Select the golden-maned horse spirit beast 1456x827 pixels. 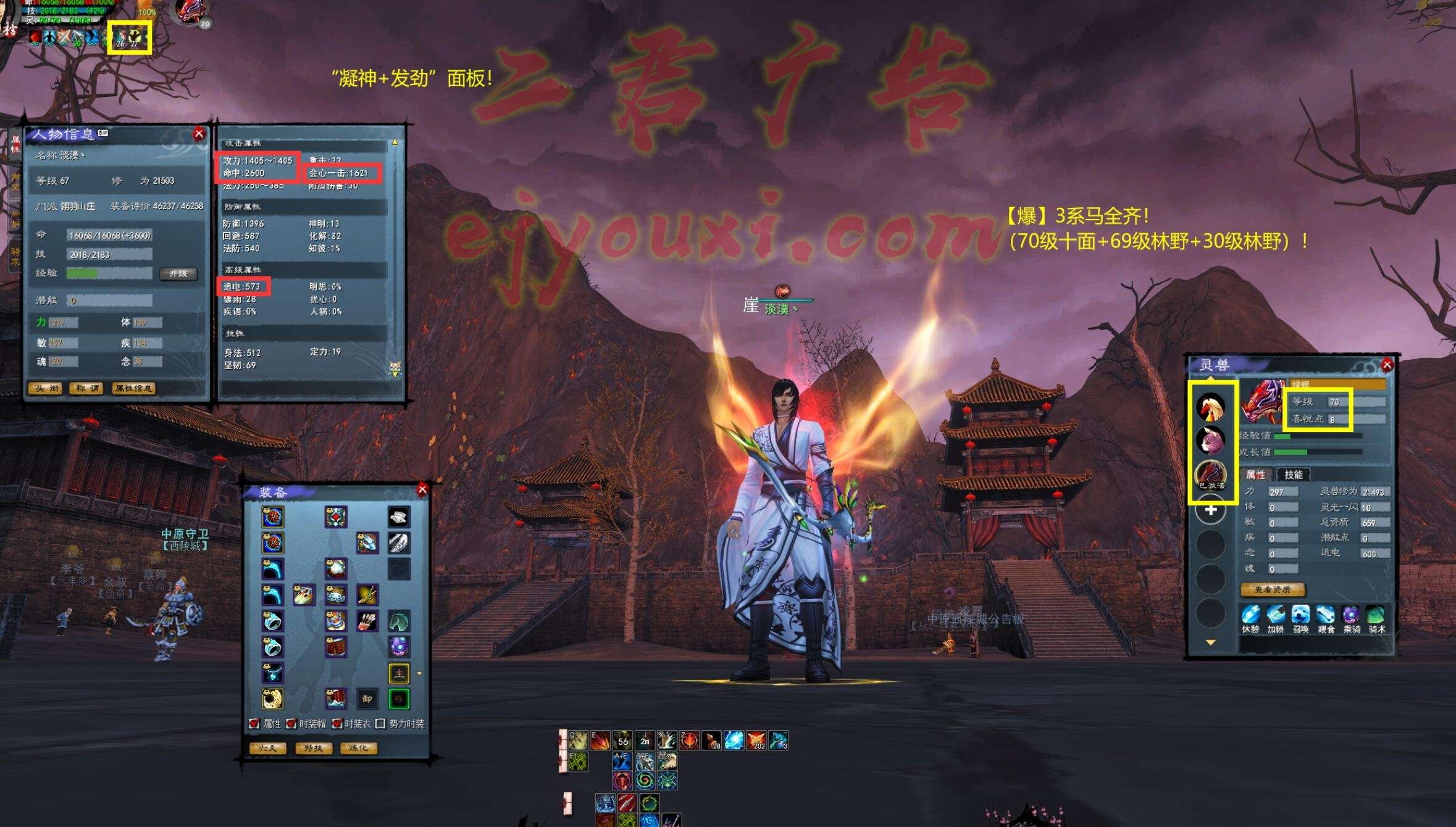(1210, 407)
